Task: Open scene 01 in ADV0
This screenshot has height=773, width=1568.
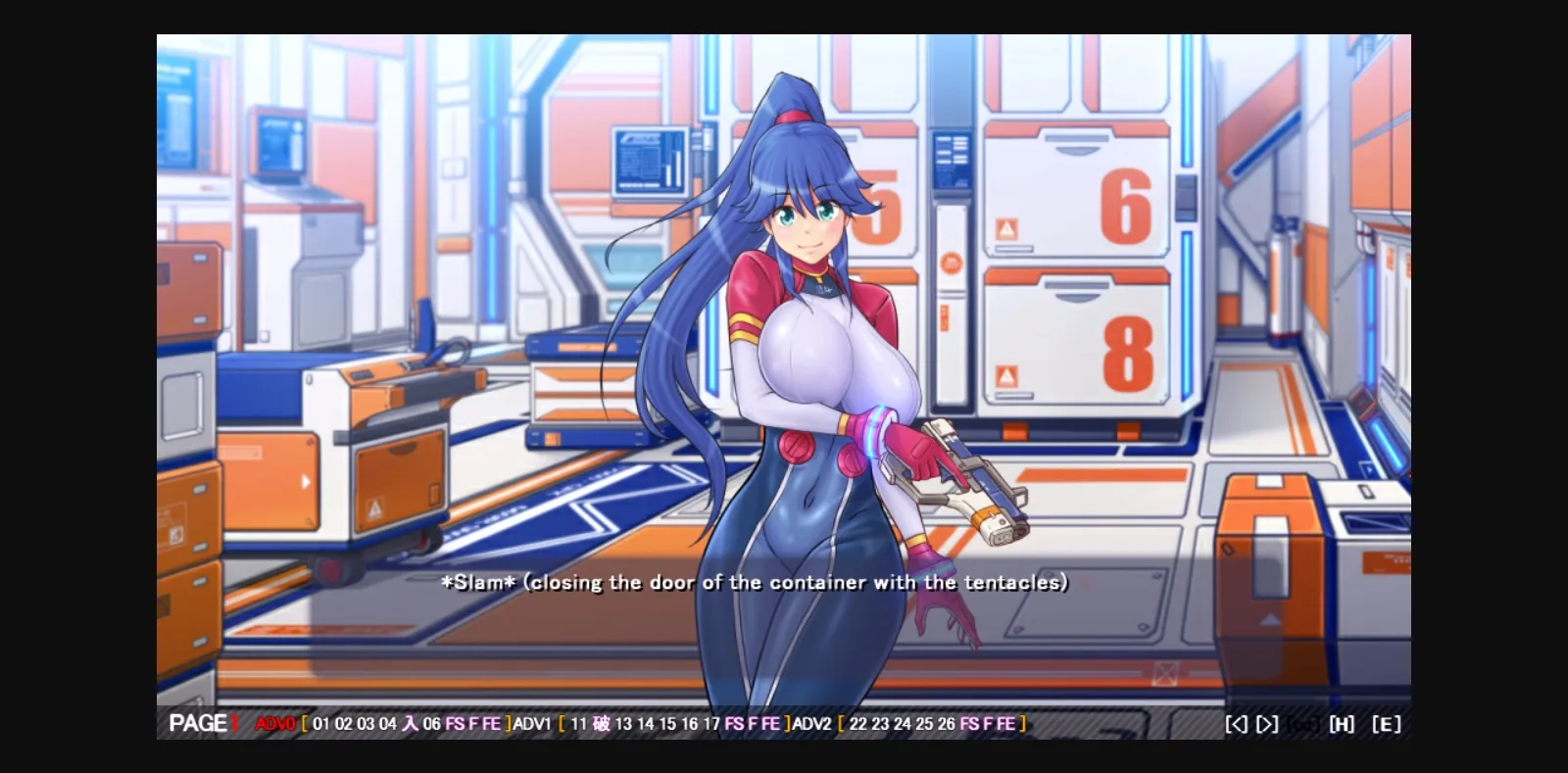Action: (320, 723)
